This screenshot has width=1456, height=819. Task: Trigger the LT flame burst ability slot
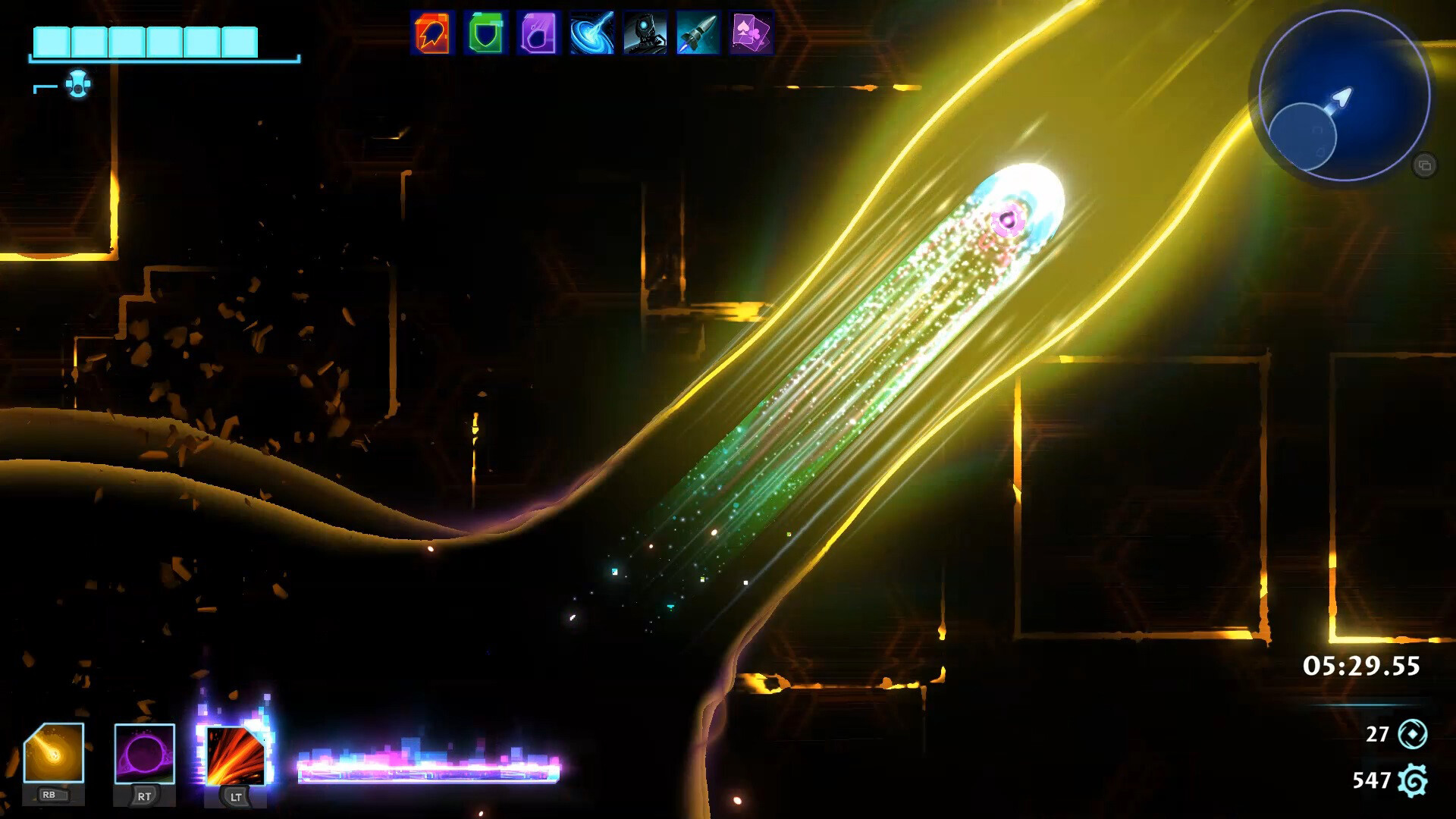click(234, 756)
